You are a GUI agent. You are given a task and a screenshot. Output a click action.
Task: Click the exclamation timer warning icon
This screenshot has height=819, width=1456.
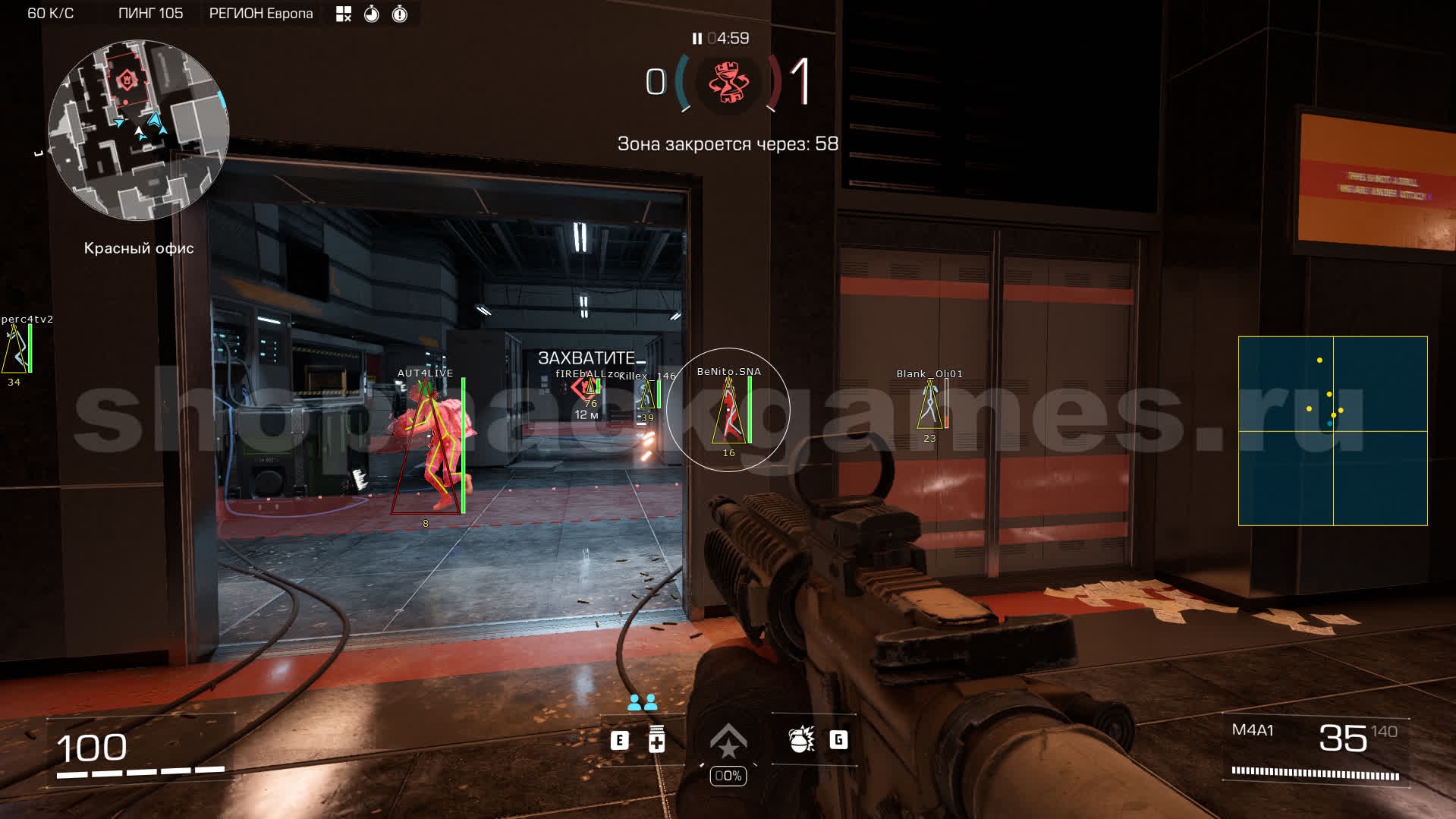400,14
